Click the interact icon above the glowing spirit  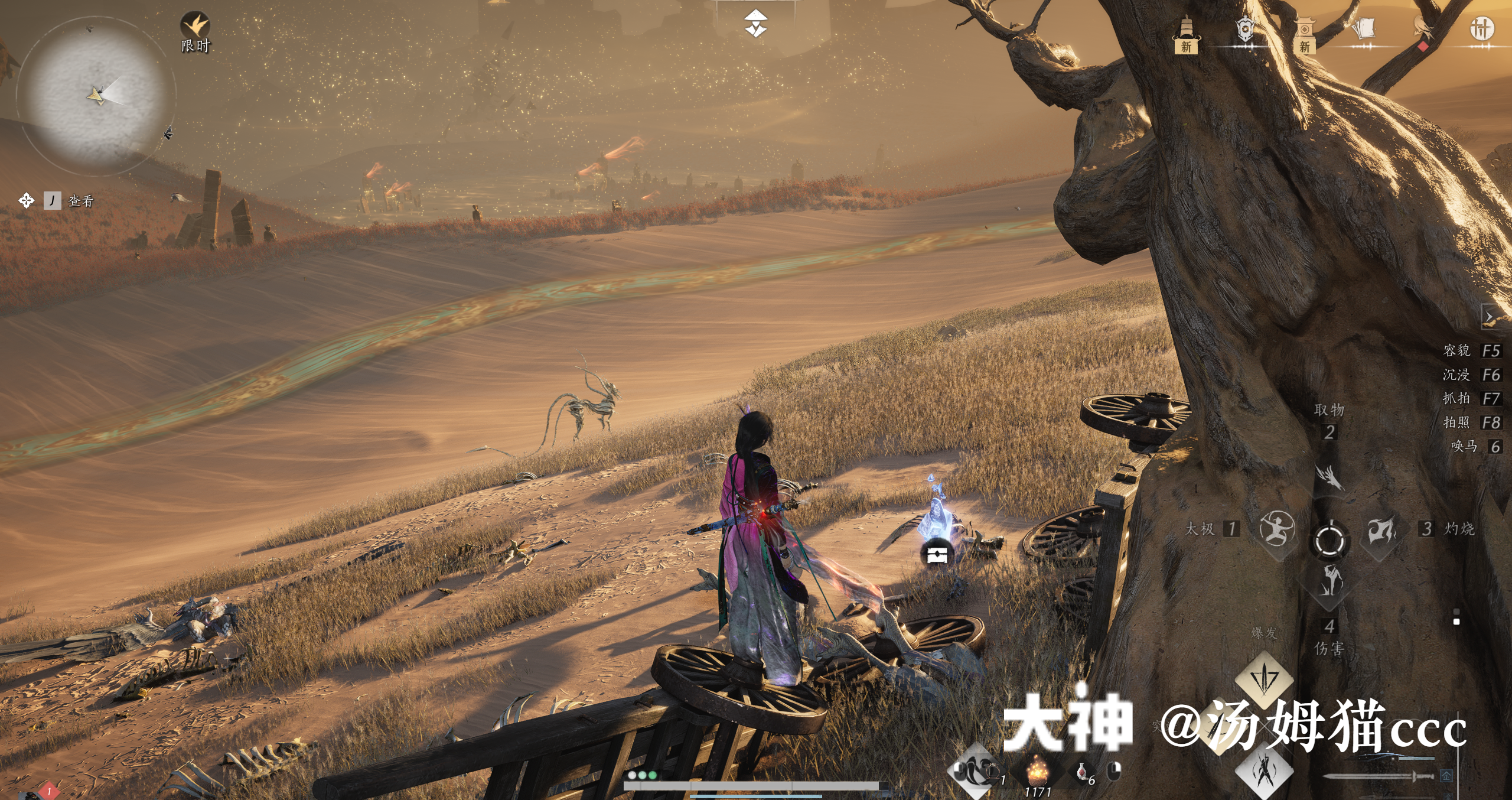(937, 554)
